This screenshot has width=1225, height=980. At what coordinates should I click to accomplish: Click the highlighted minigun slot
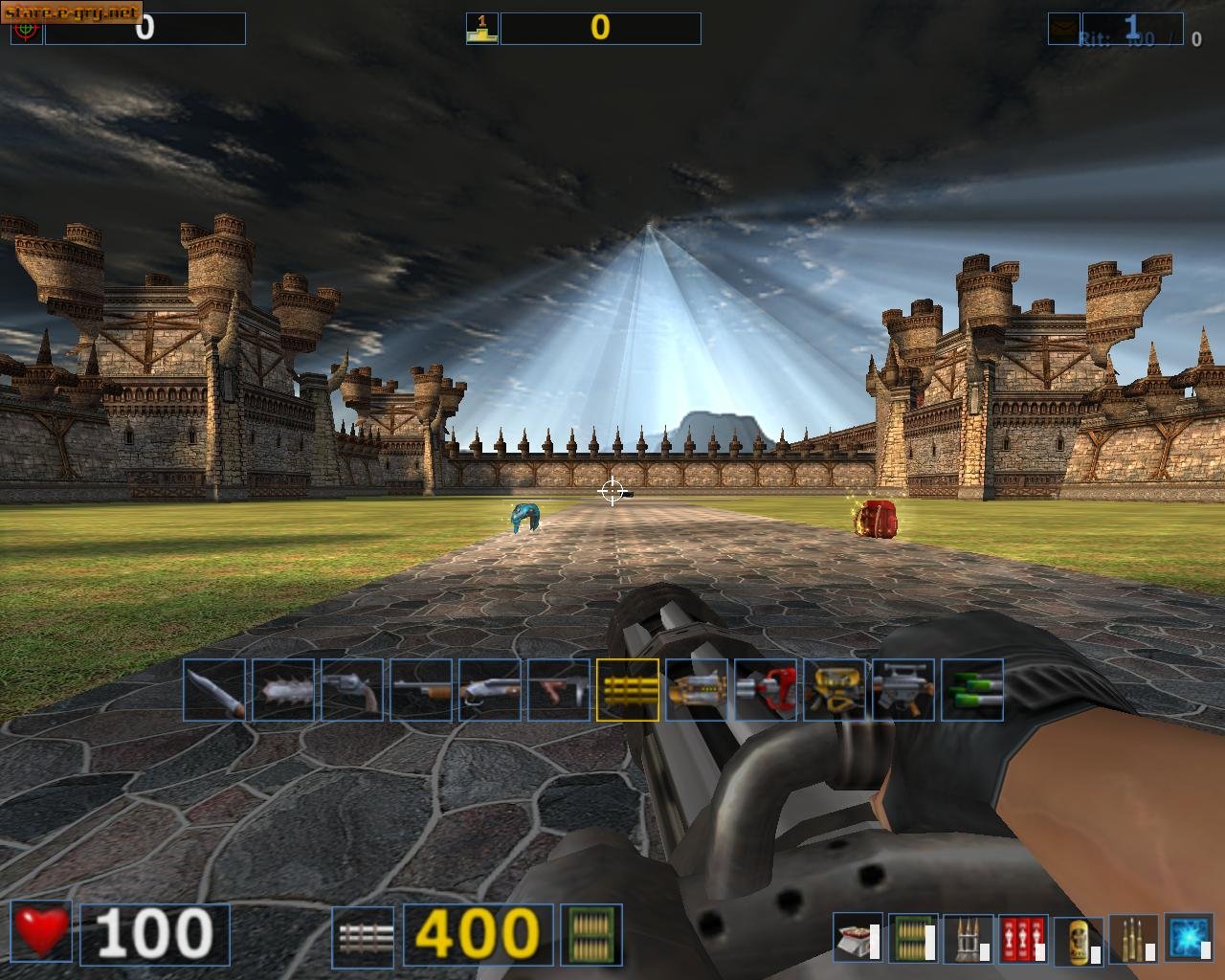coord(629,689)
